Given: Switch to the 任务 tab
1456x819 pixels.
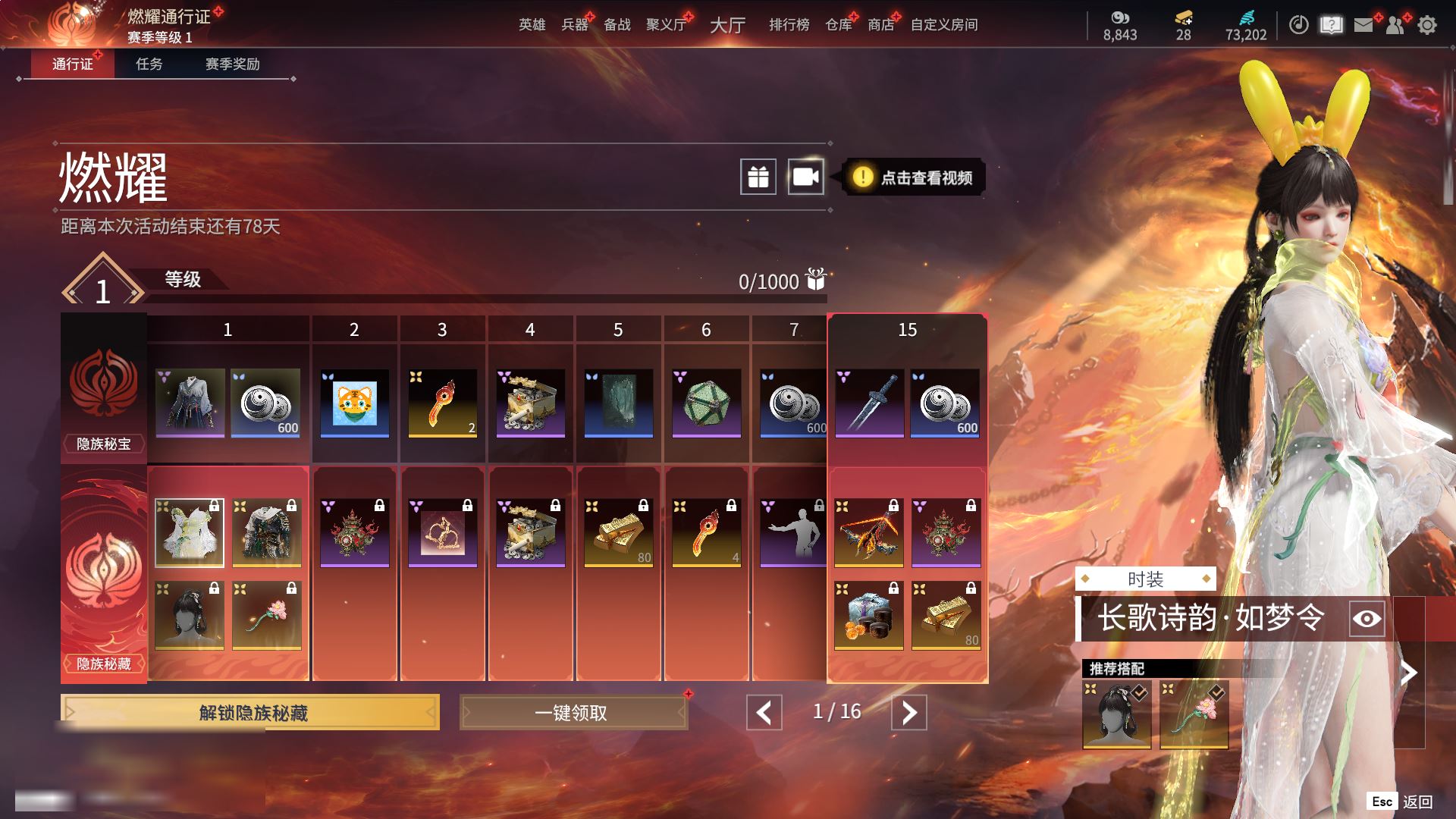Looking at the screenshot, I should 149,64.
